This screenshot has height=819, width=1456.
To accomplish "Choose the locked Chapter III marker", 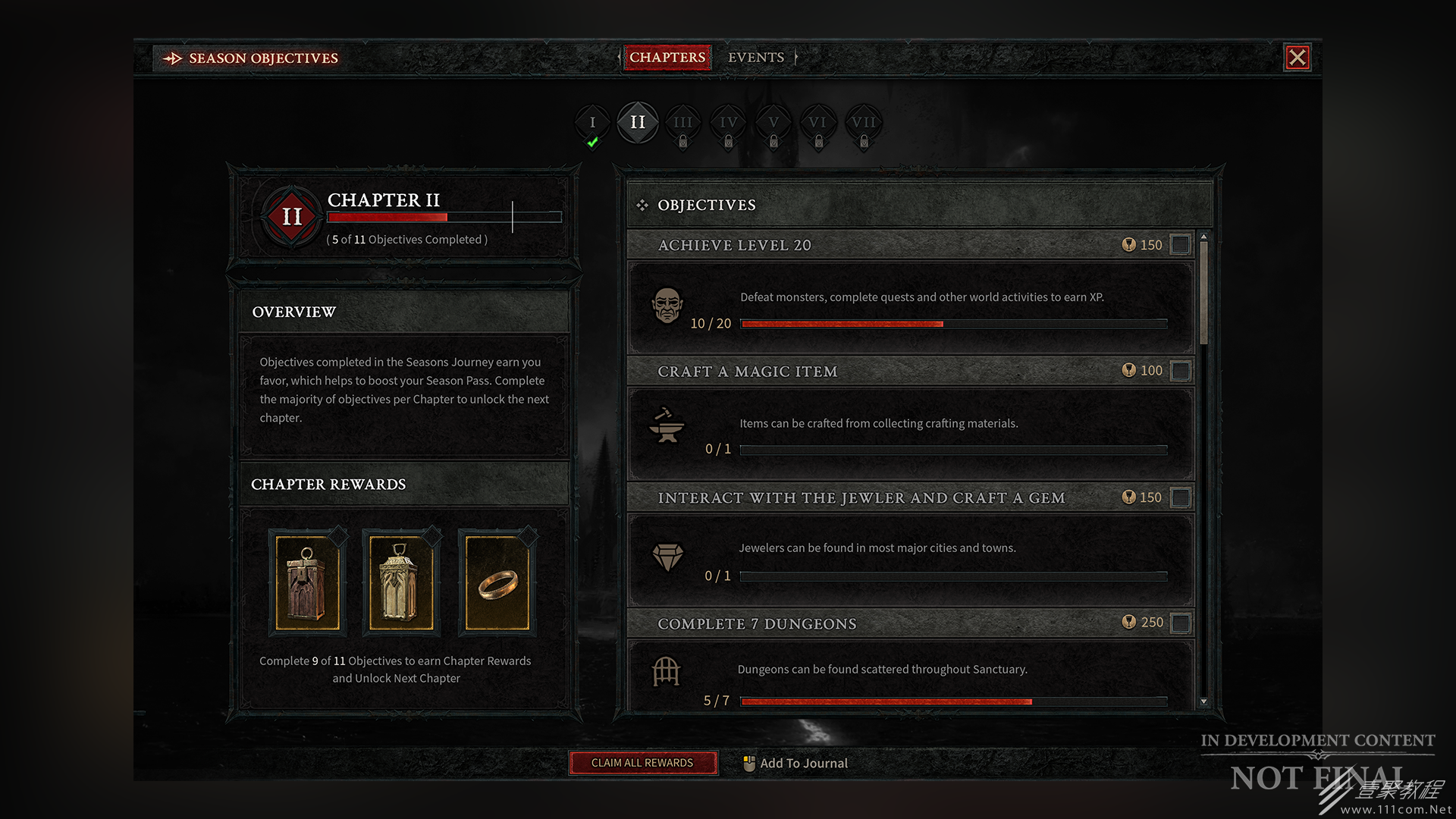I will 682,123.
